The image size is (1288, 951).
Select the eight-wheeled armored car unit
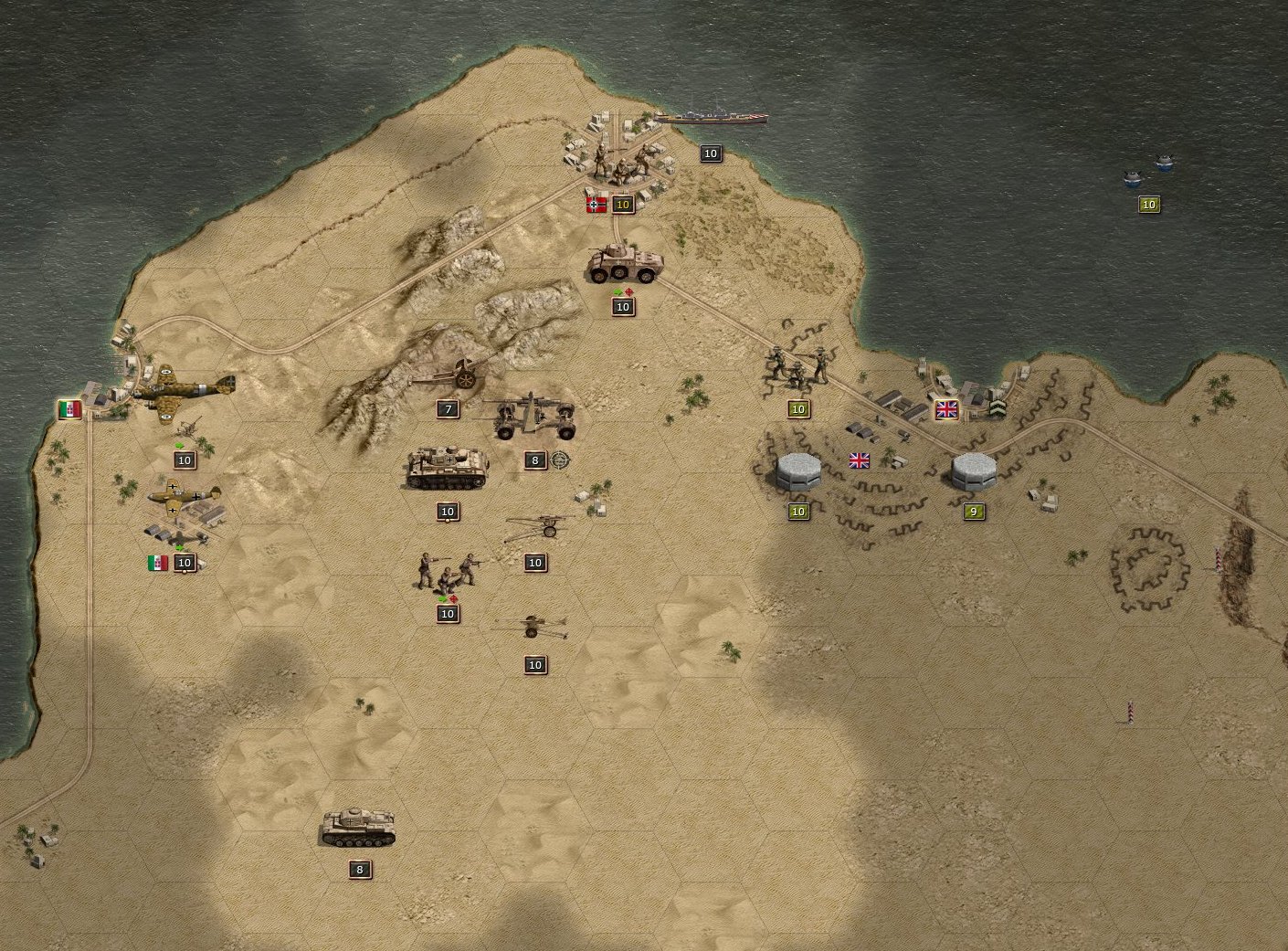(624, 263)
